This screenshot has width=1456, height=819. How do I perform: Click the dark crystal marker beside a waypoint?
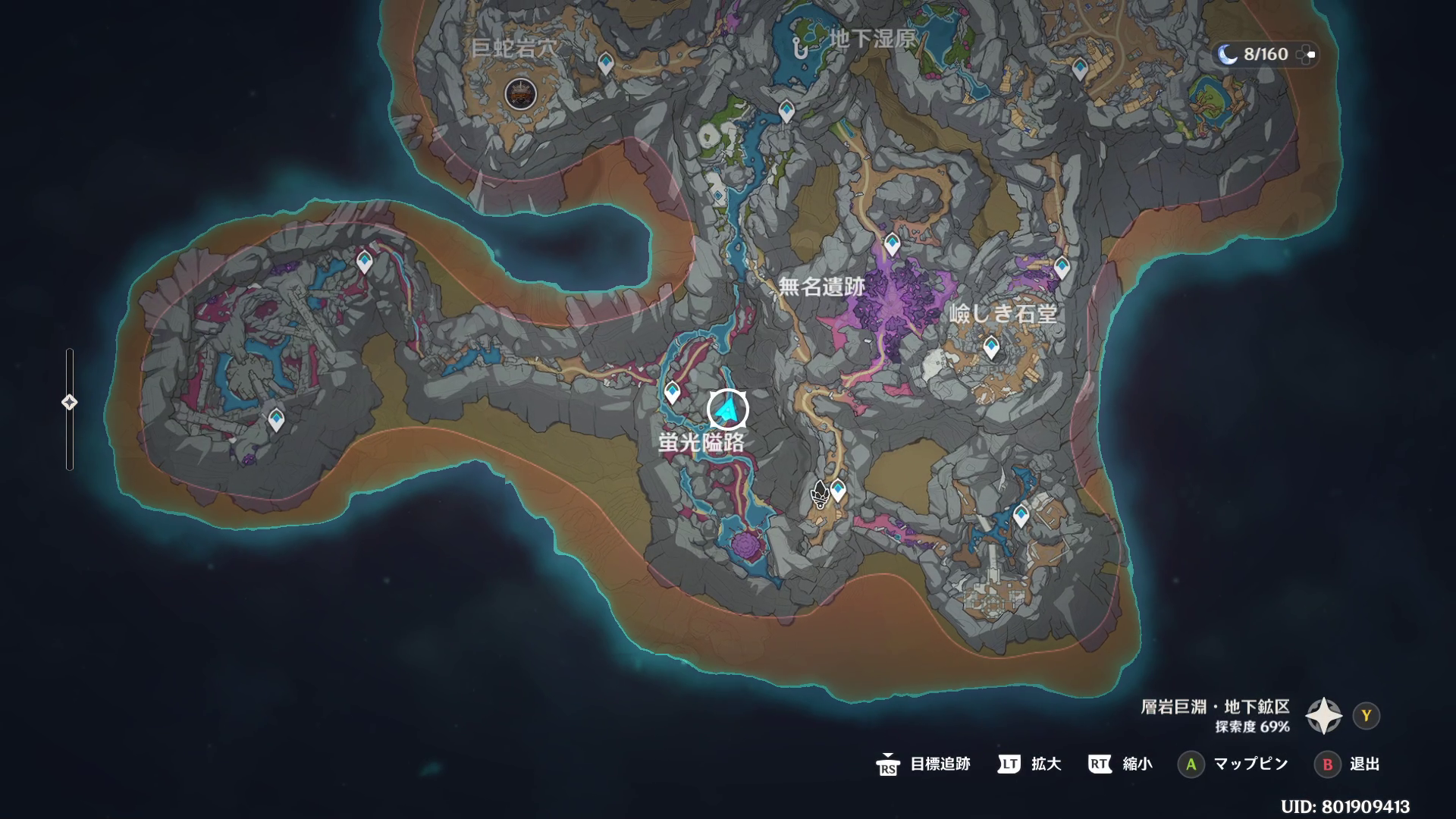[819, 494]
